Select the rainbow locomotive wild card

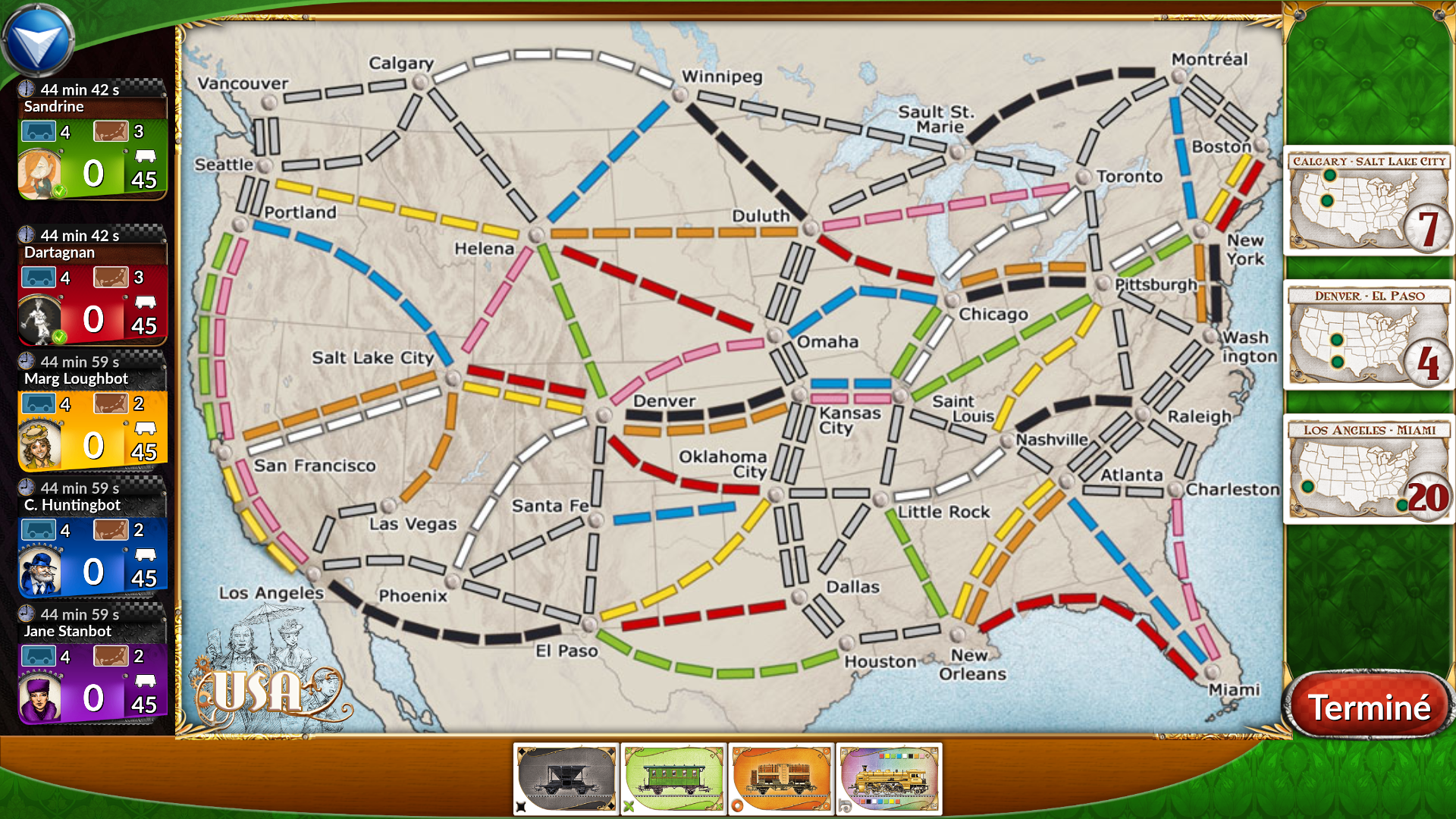tap(889, 779)
